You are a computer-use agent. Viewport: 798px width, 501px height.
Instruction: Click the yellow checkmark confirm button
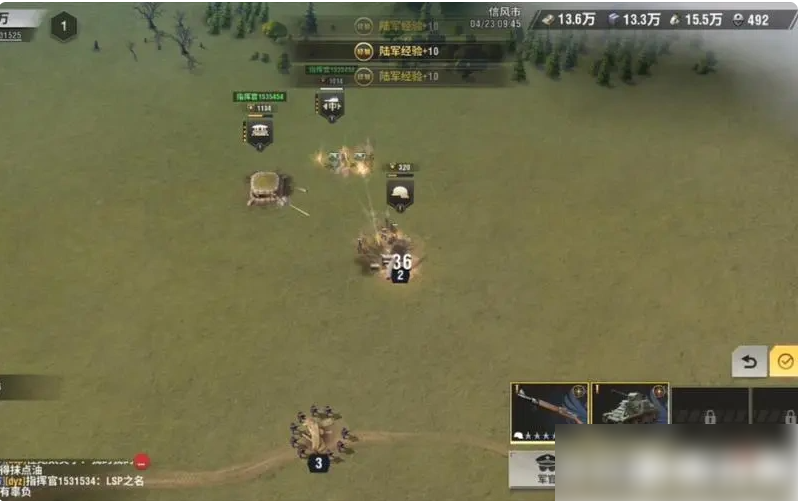(x=785, y=361)
